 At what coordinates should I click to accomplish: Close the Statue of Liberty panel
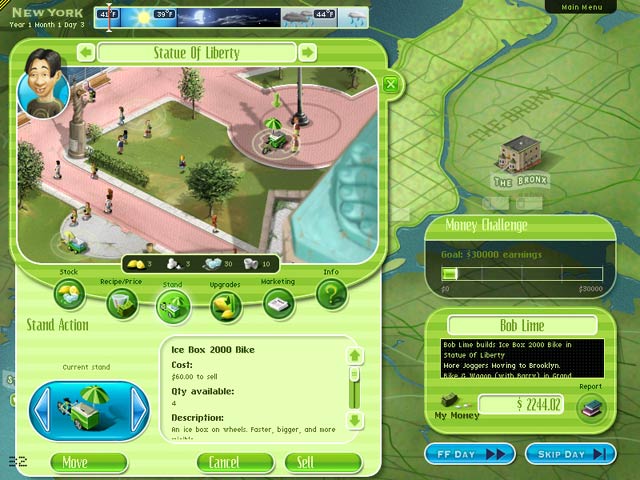(391, 84)
